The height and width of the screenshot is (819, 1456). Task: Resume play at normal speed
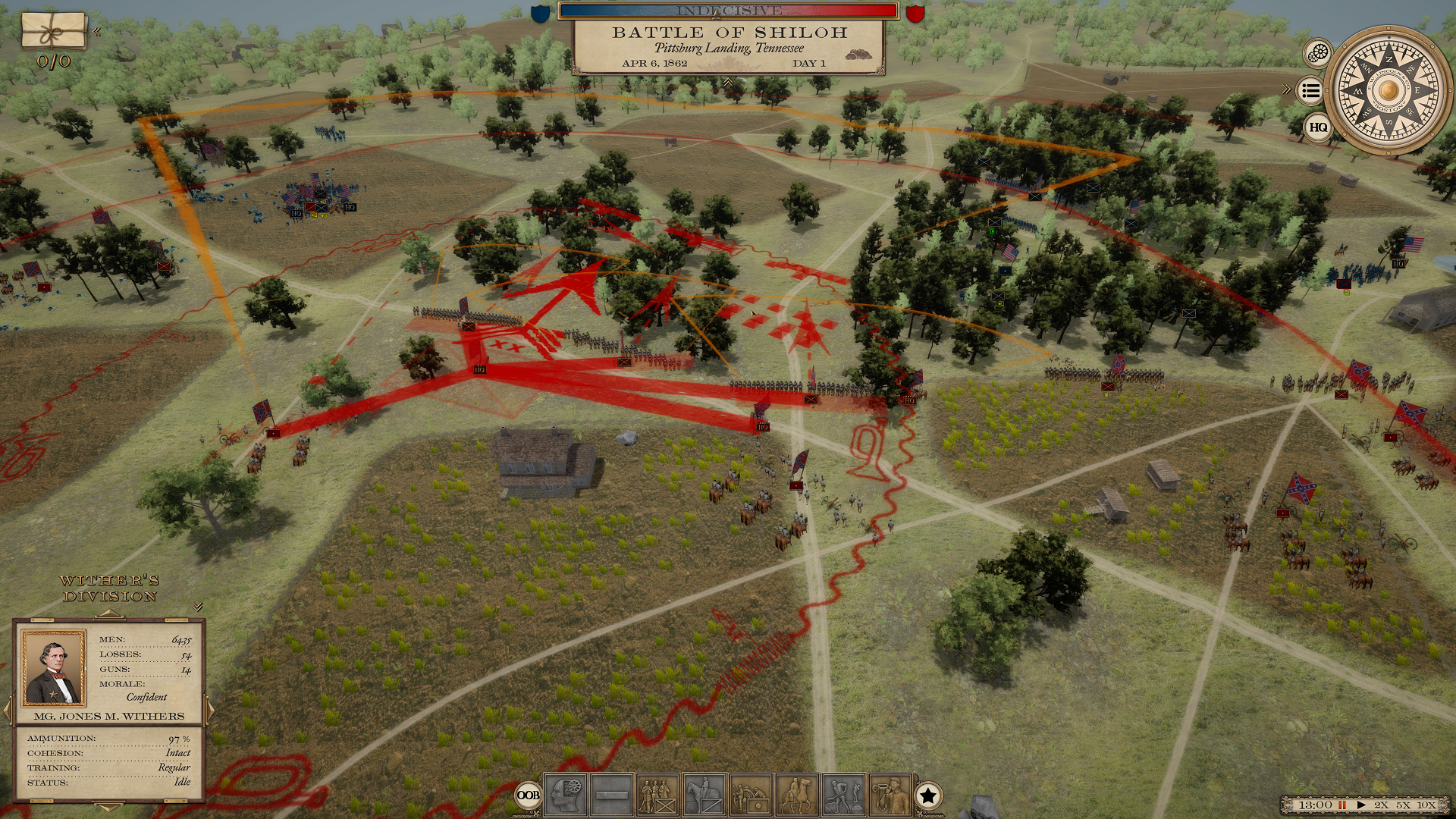pyautogui.click(x=1361, y=805)
